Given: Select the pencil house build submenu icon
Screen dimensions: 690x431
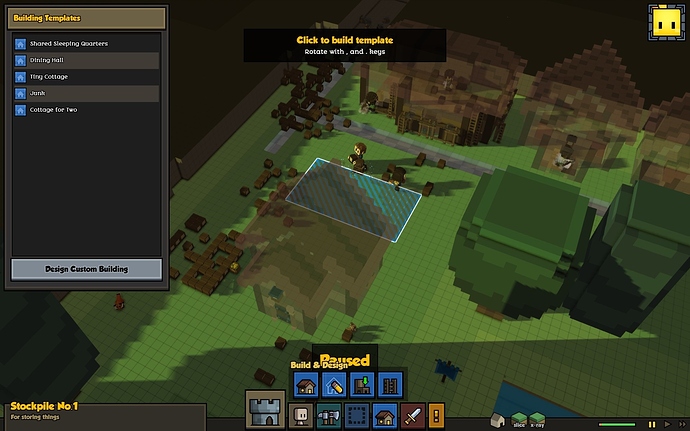Looking at the screenshot, I should click(334, 384).
